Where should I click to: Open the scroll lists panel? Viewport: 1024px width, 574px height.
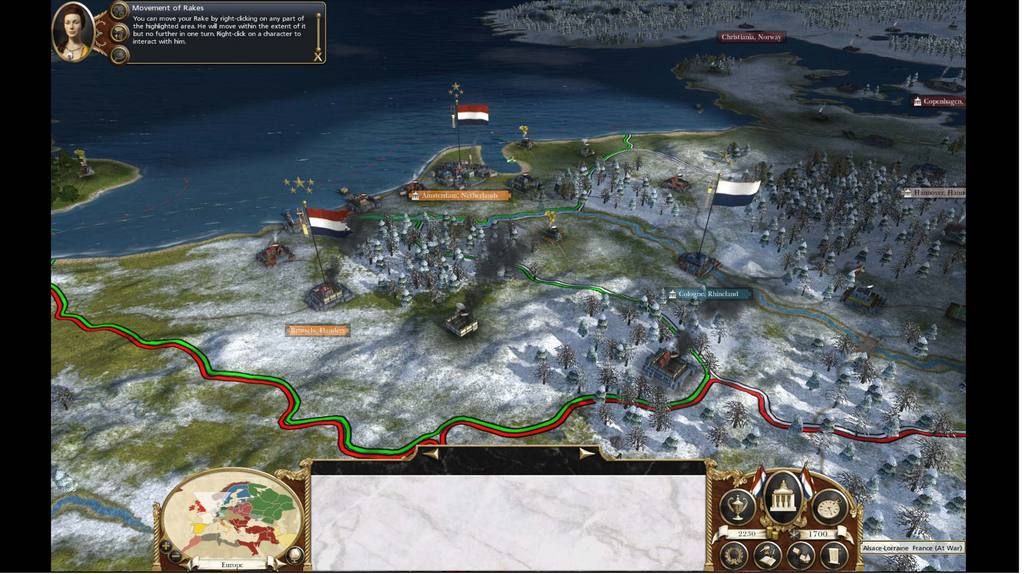pos(833,555)
